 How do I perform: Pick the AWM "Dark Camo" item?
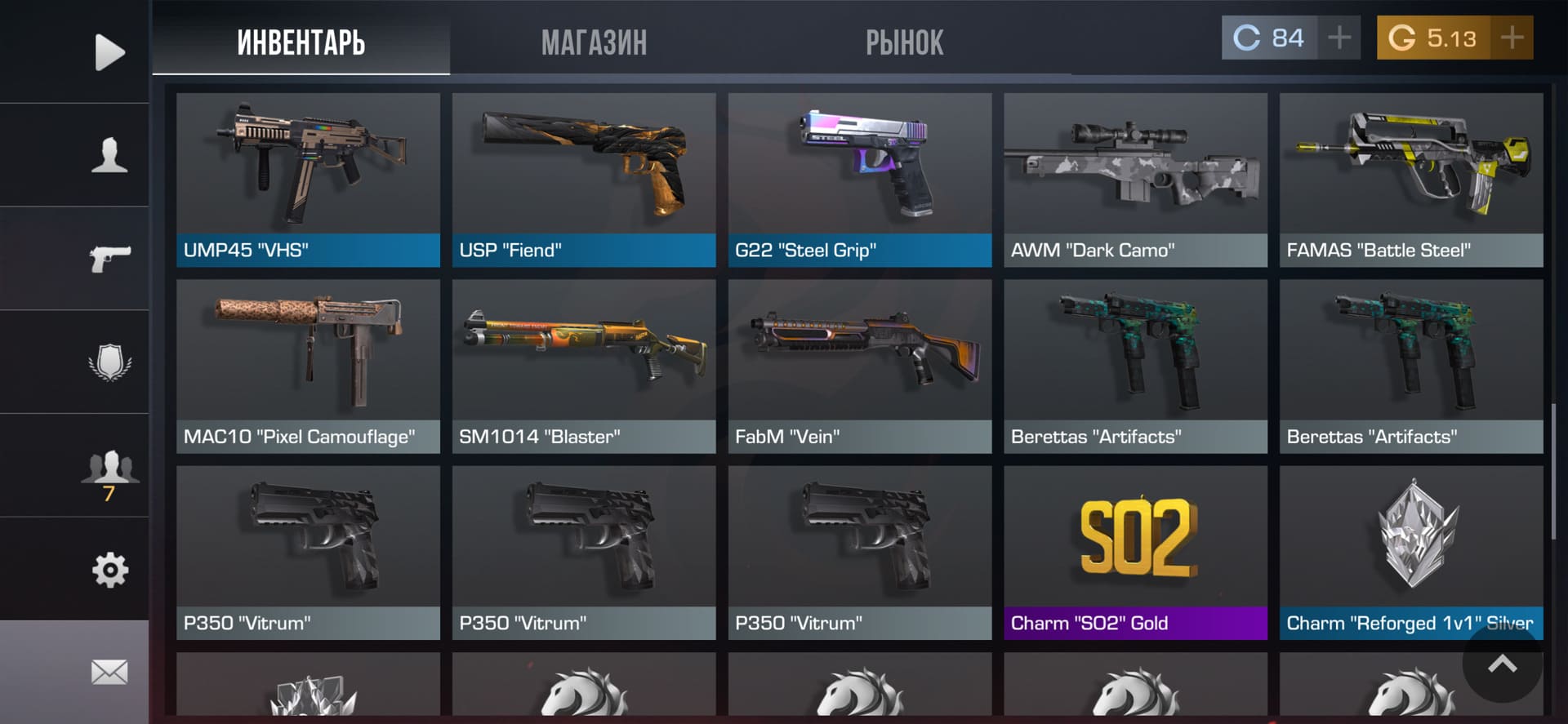pyautogui.click(x=1135, y=180)
